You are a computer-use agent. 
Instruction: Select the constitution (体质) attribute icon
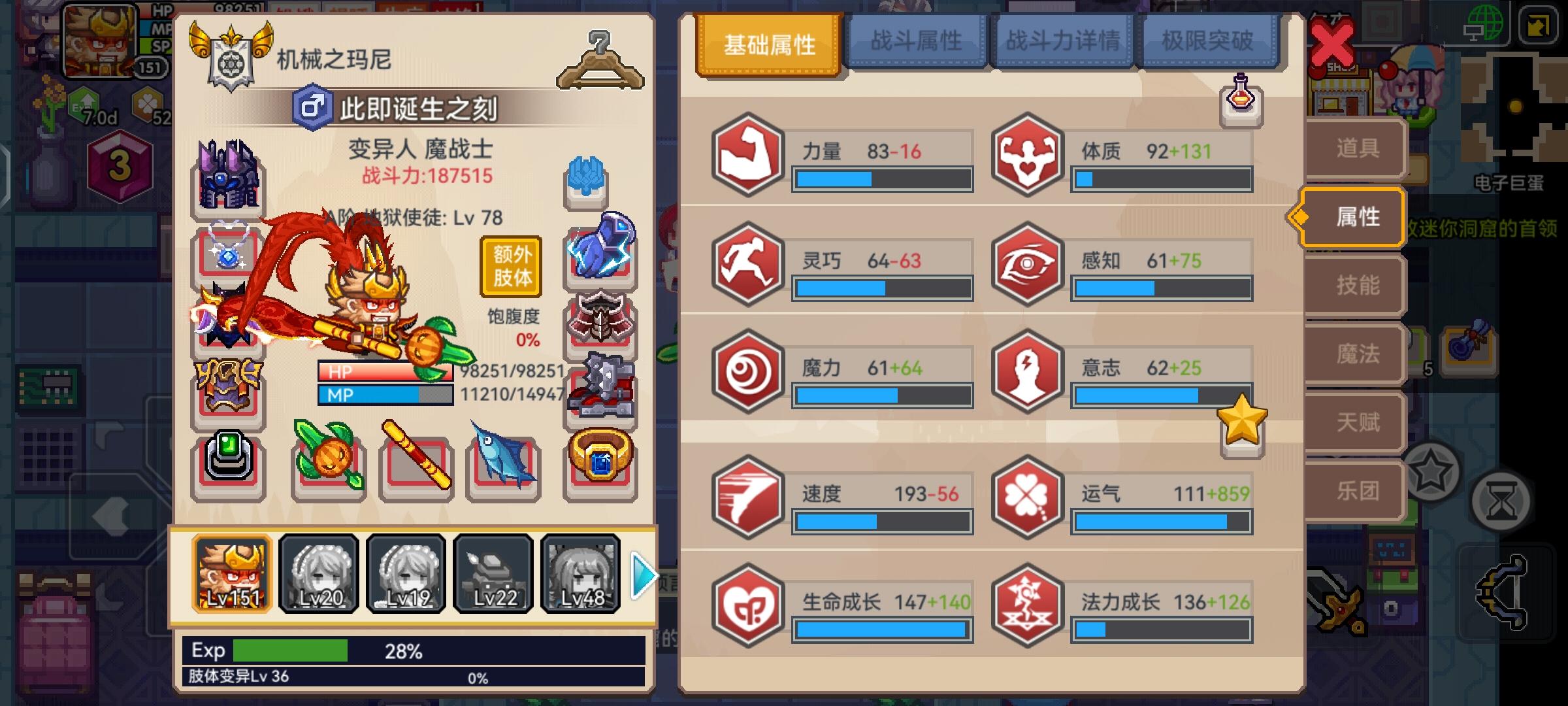1027,157
